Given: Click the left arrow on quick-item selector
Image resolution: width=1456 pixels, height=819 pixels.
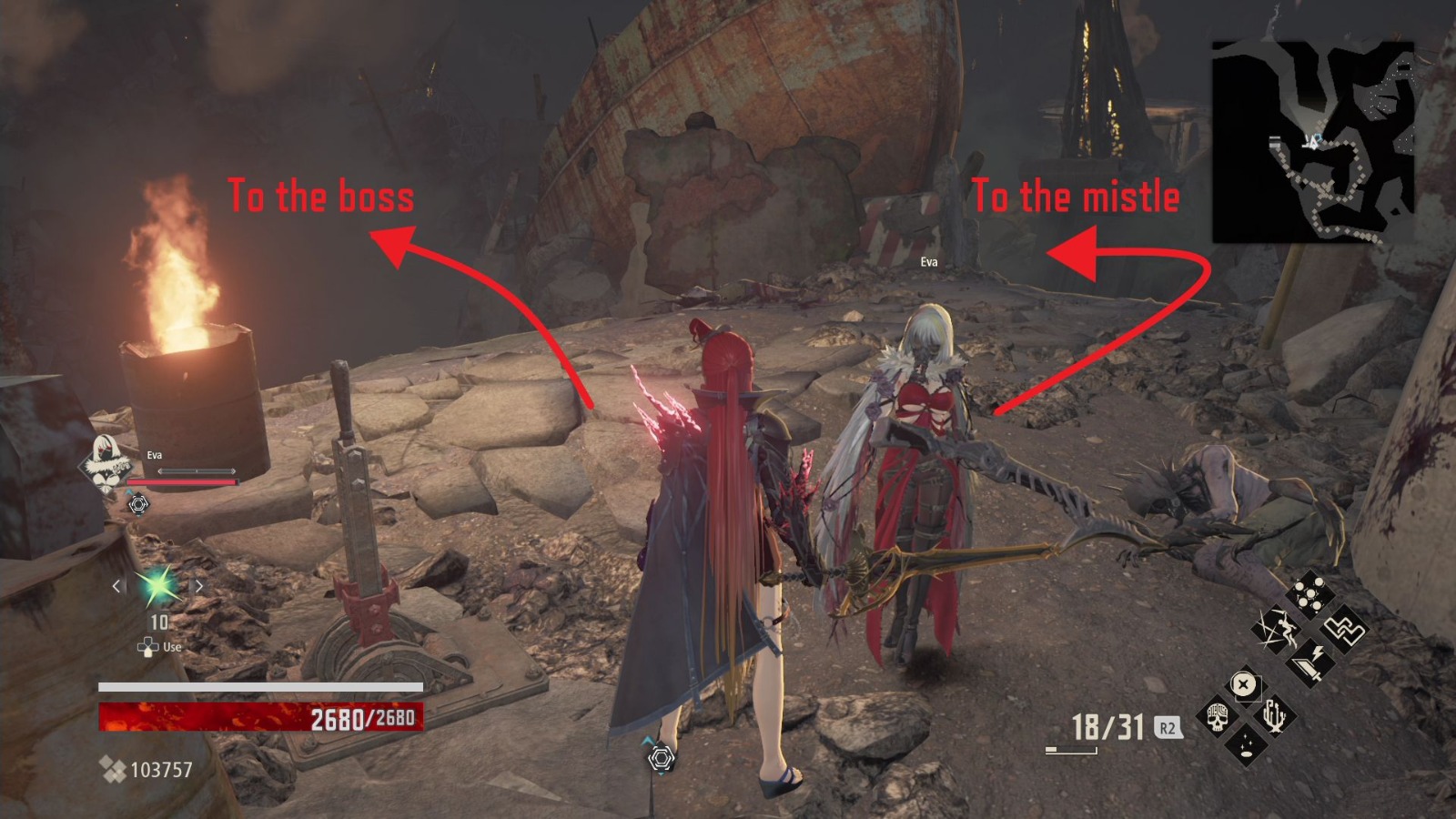Looking at the screenshot, I should click(115, 587).
